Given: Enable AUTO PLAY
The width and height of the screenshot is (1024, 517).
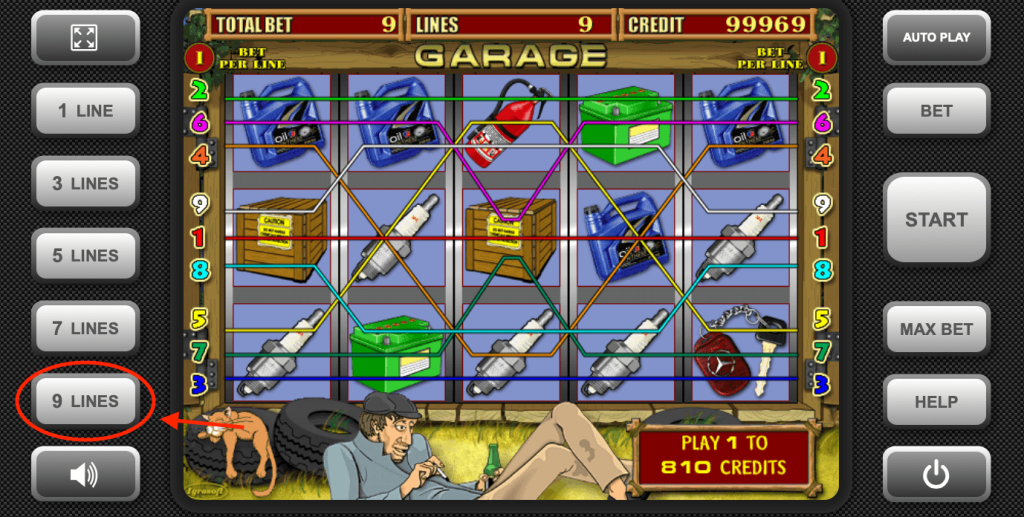Looking at the screenshot, I should pyautogui.click(x=936, y=38).
